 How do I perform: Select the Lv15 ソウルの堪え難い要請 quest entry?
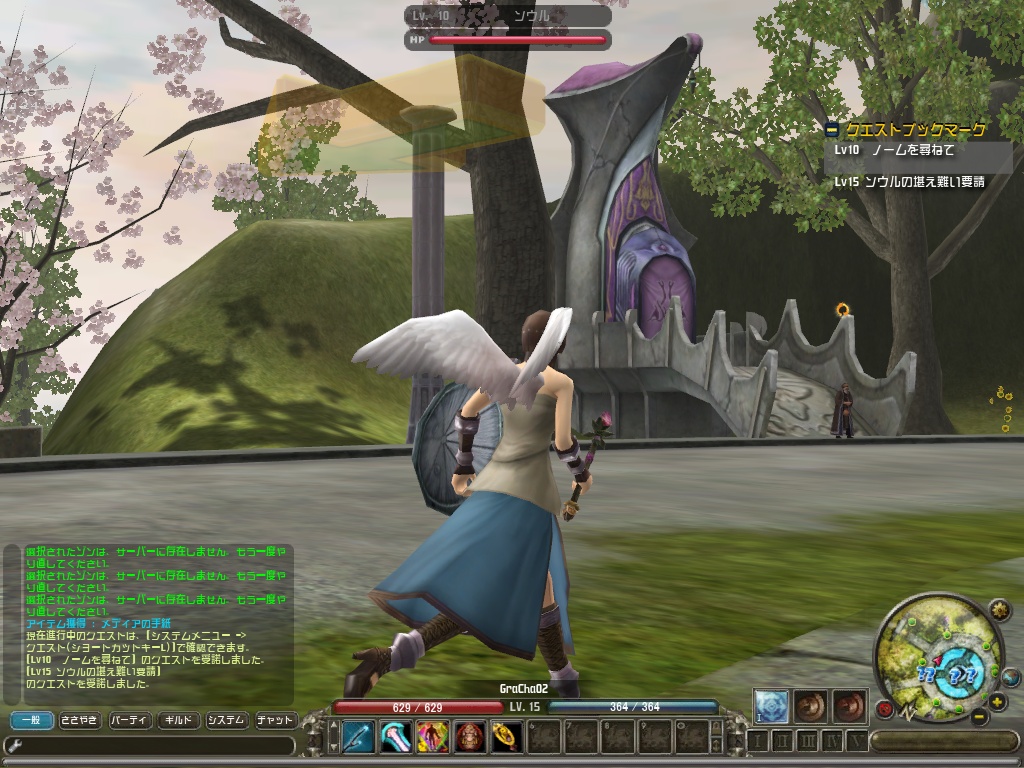[910, 182]
